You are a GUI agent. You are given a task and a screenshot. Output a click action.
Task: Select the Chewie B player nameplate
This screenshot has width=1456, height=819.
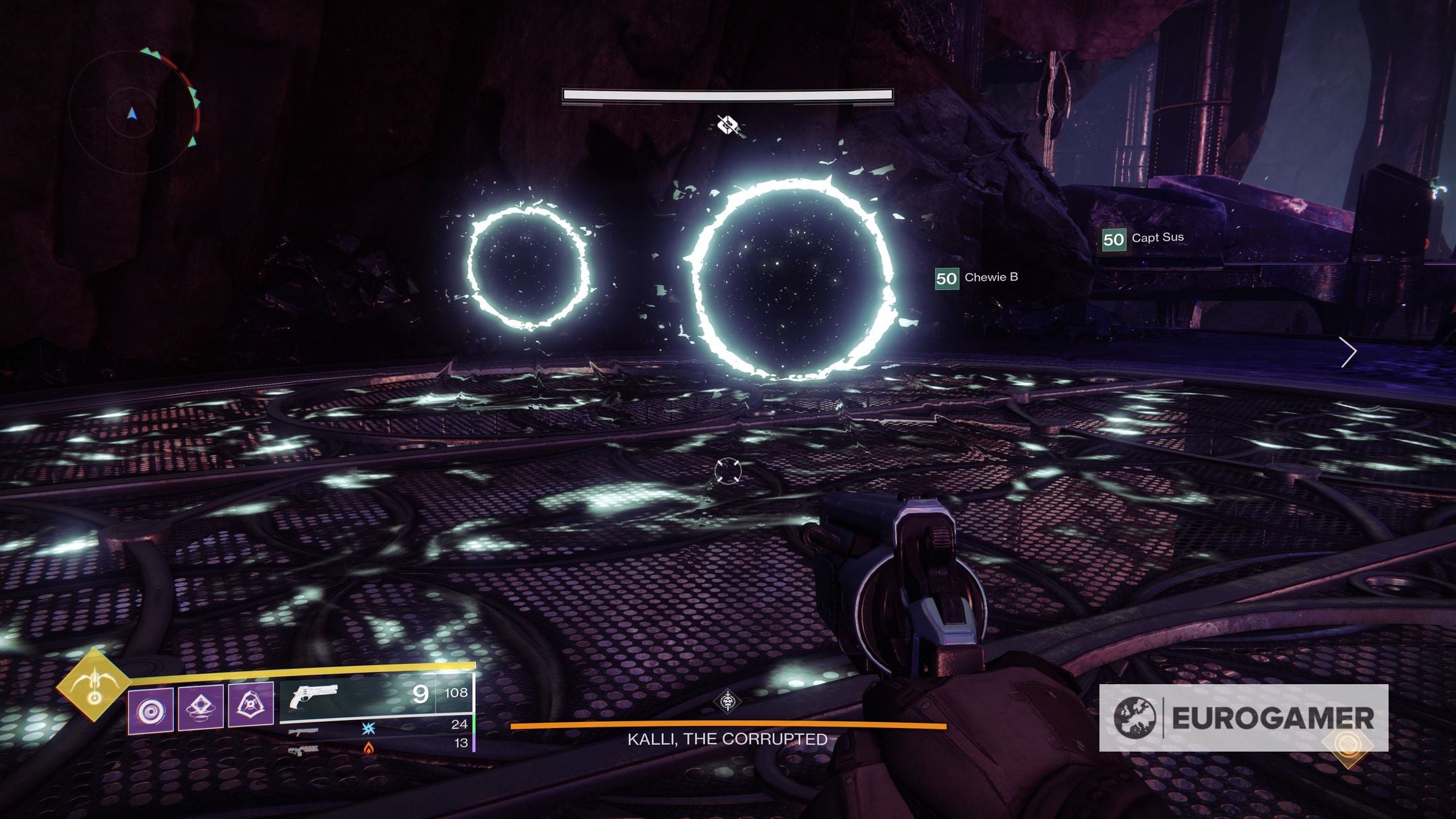click(x=992, y=276)
